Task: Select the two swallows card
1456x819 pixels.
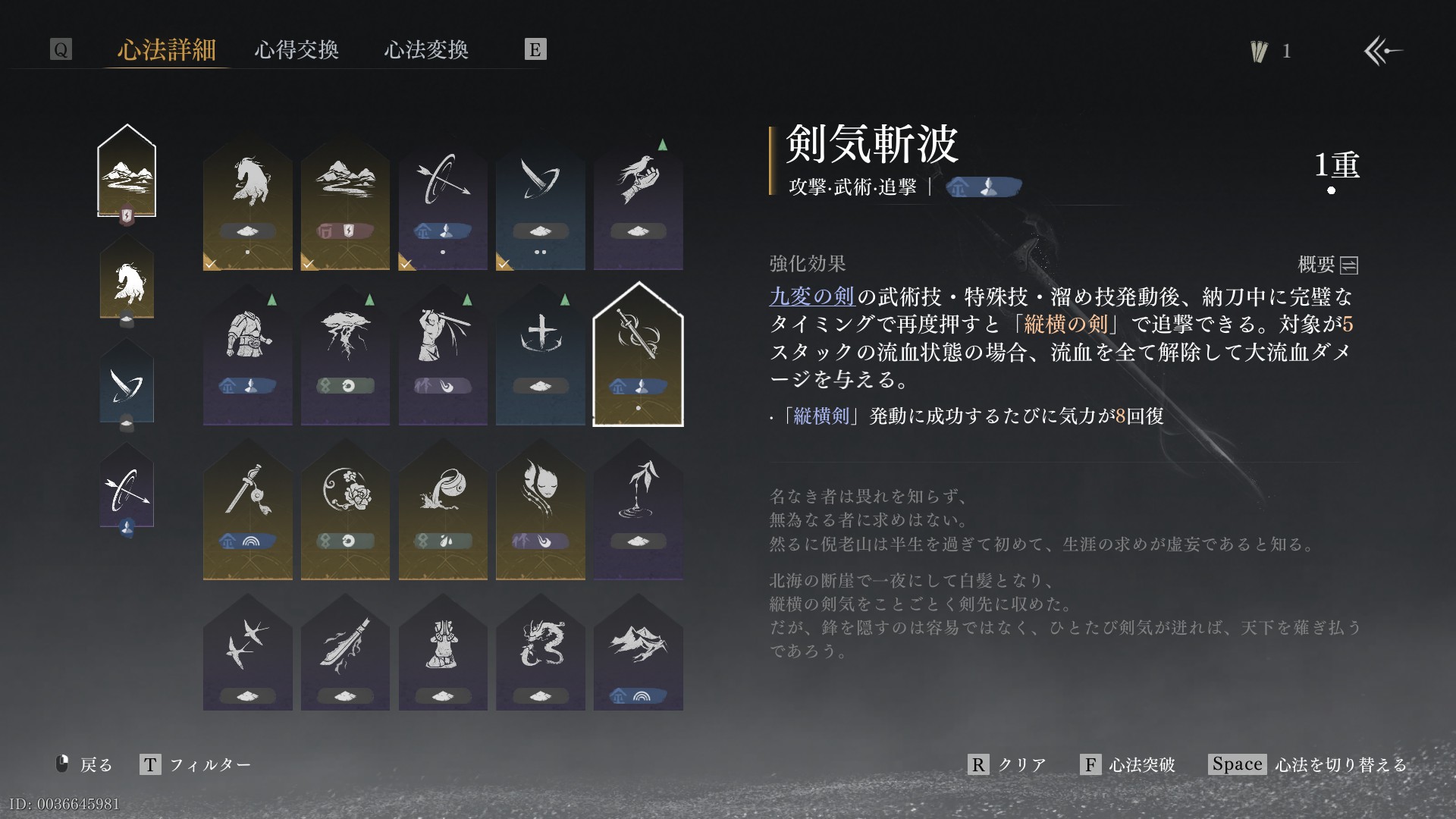Action: [x=247, y=652]
